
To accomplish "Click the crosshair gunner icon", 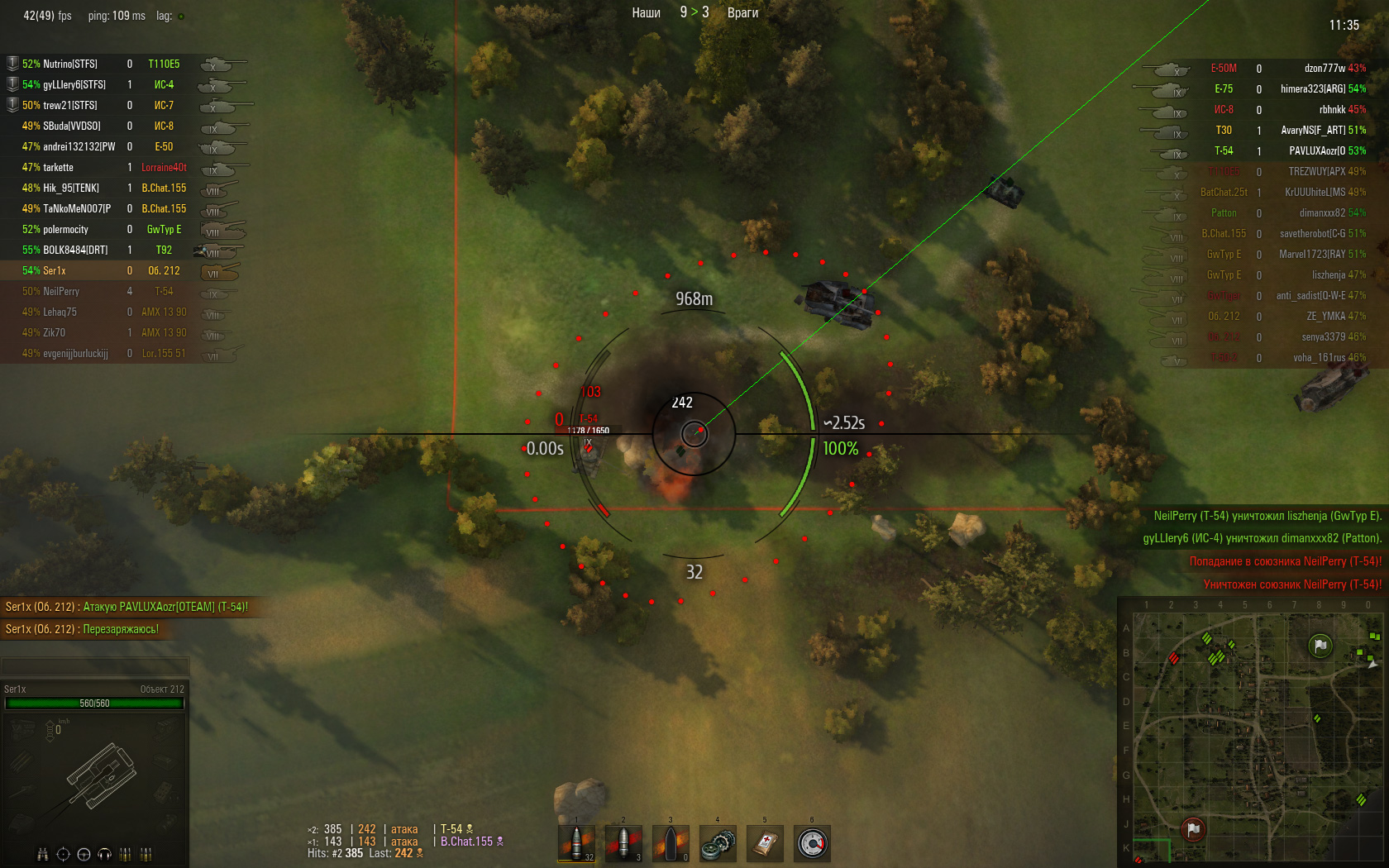I will pyautogui.click(x=63, y=854).
